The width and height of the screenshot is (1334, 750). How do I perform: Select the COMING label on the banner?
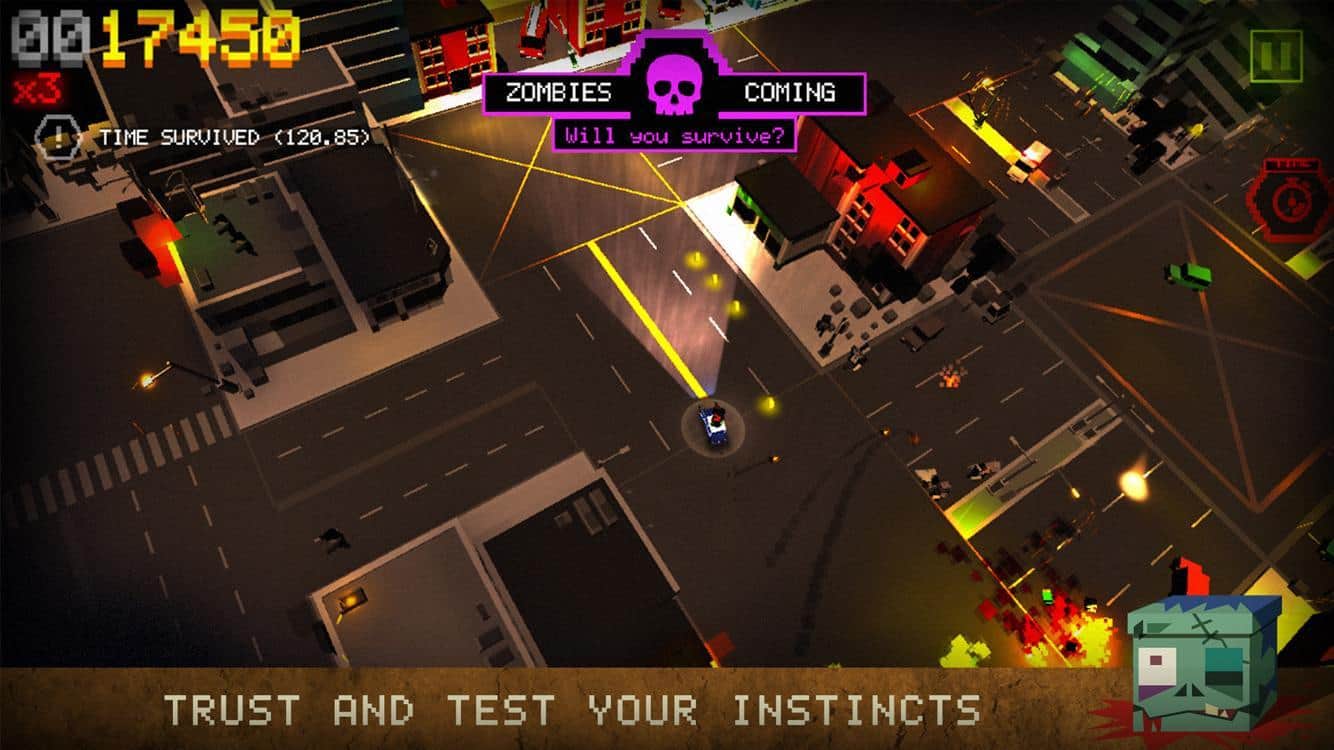793,93
